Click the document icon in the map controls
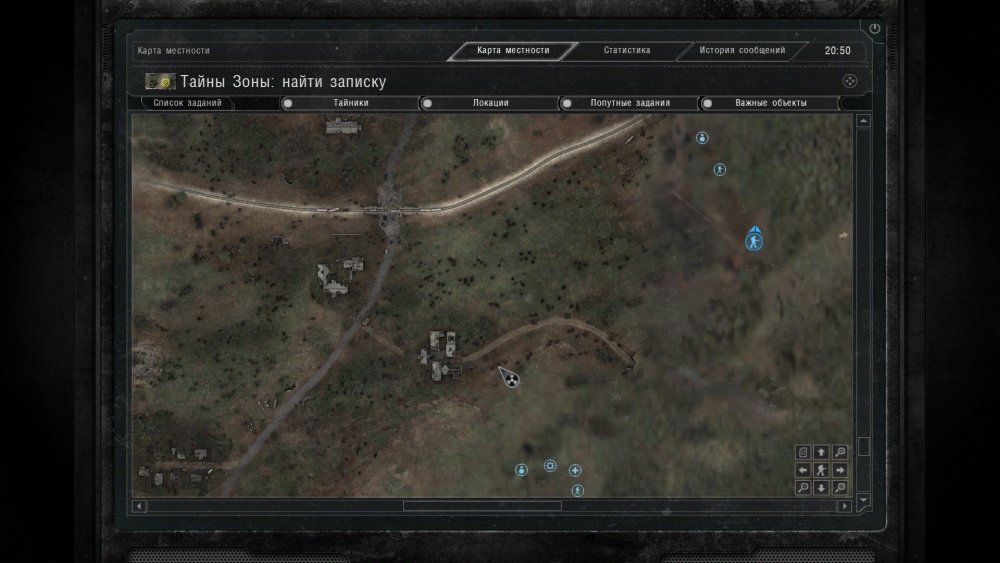This screenshot has height=563, width=1000. click(803, 452)
